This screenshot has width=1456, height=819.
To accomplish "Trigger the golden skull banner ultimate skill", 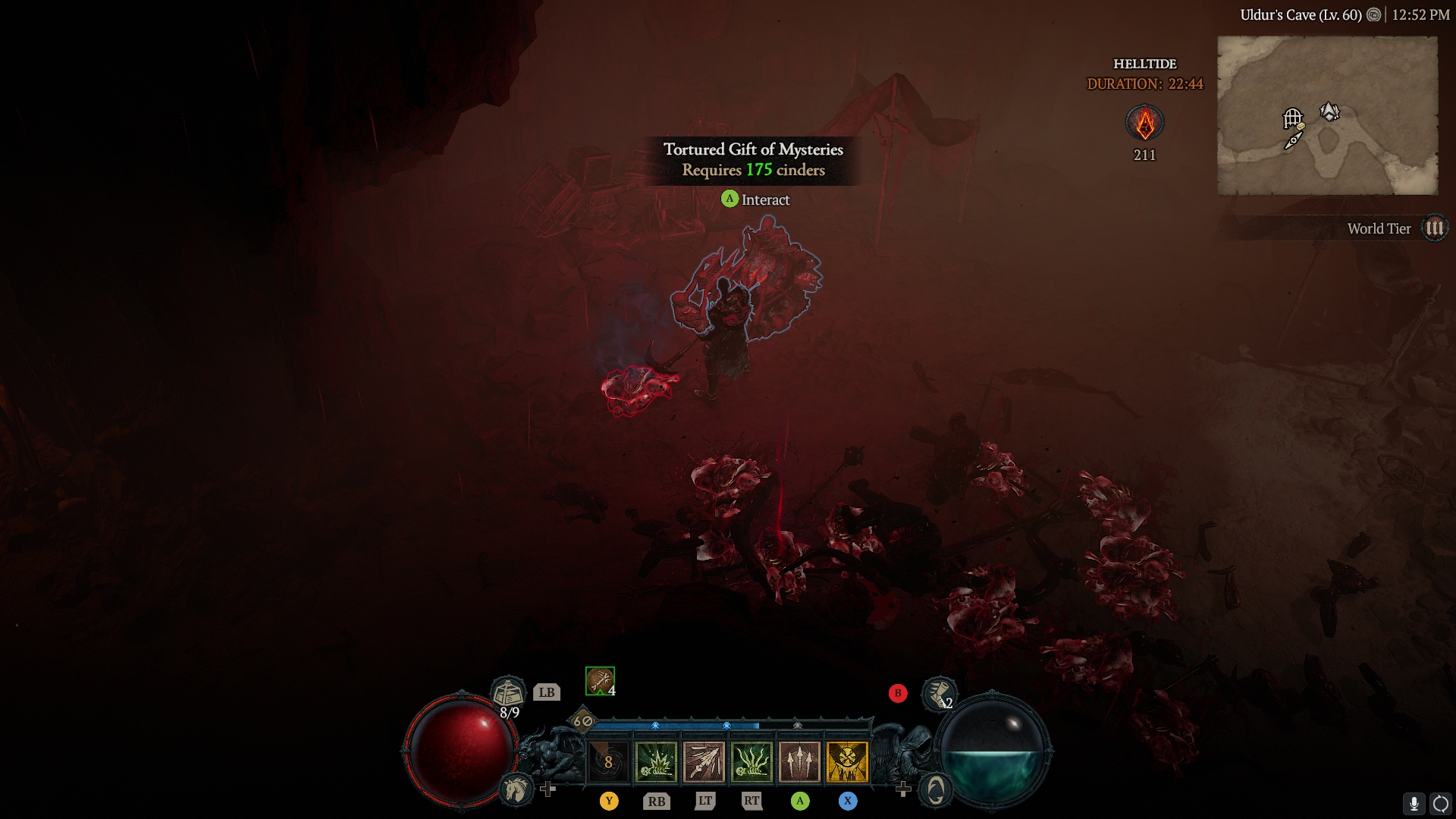I will pyautogui.click(x=847, y=762).
